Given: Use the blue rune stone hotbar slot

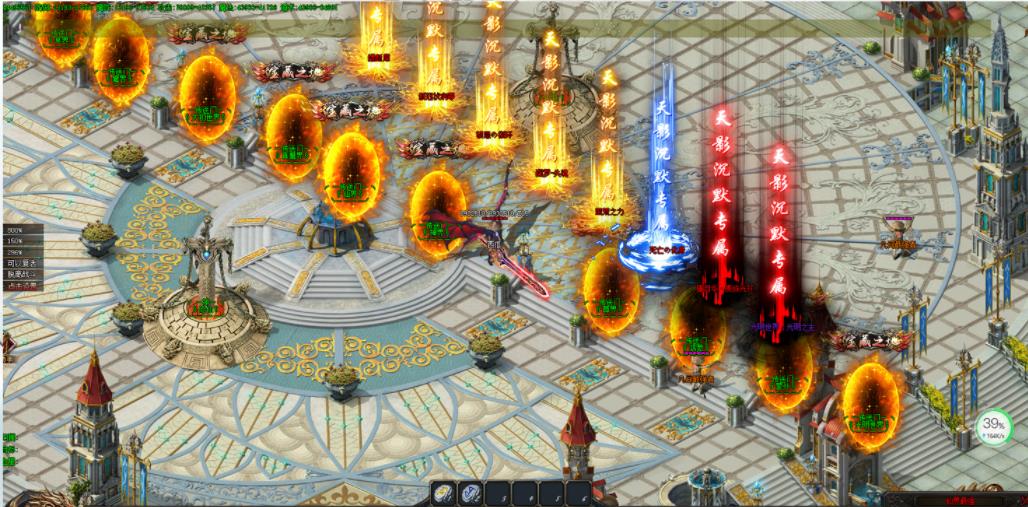Looking at the screenshot, I should pyautogui.click(x=468, y=493).
